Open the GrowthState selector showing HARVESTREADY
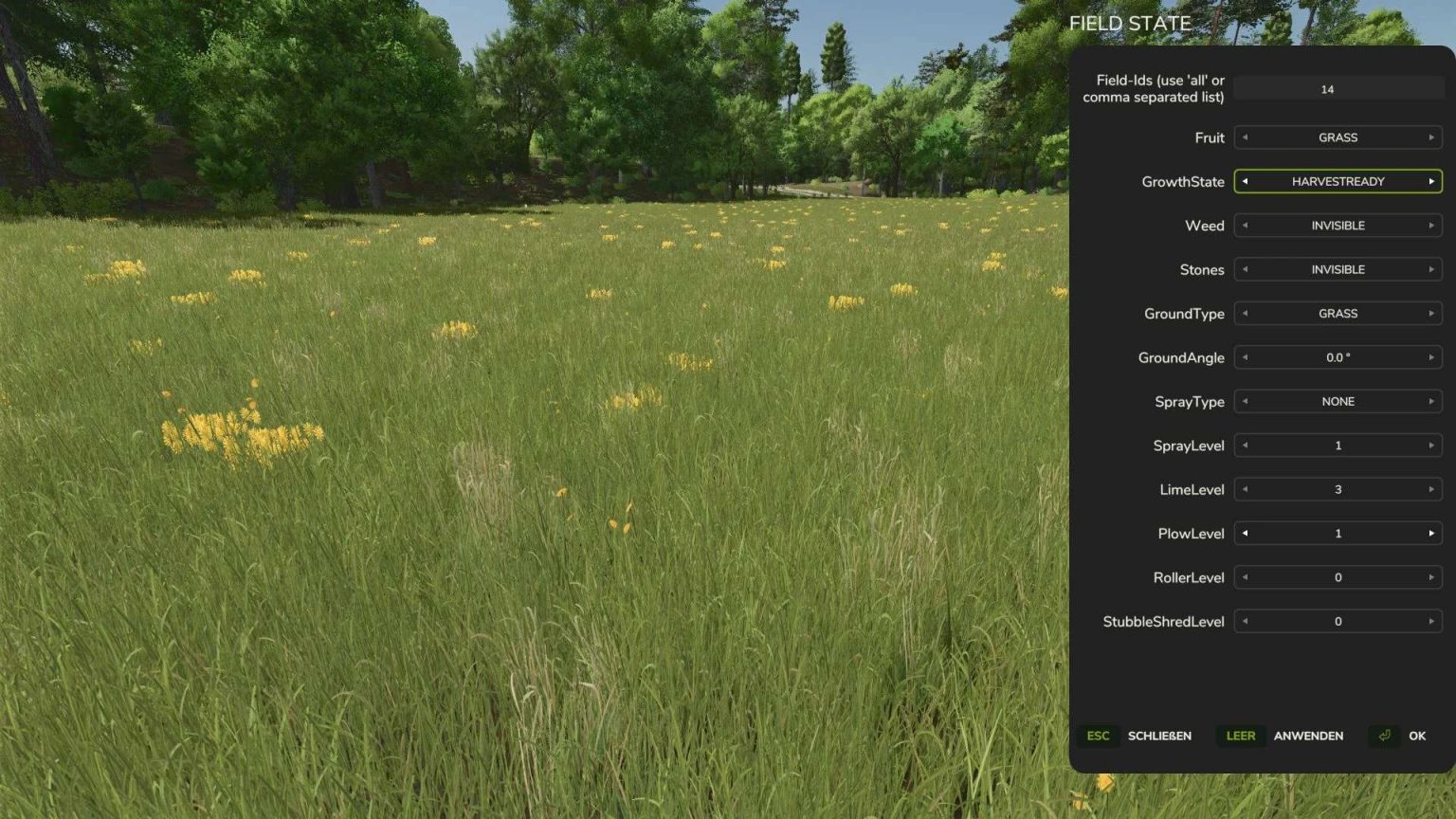The width and height of the screenshot is (1456, 819). (1338, 181)
